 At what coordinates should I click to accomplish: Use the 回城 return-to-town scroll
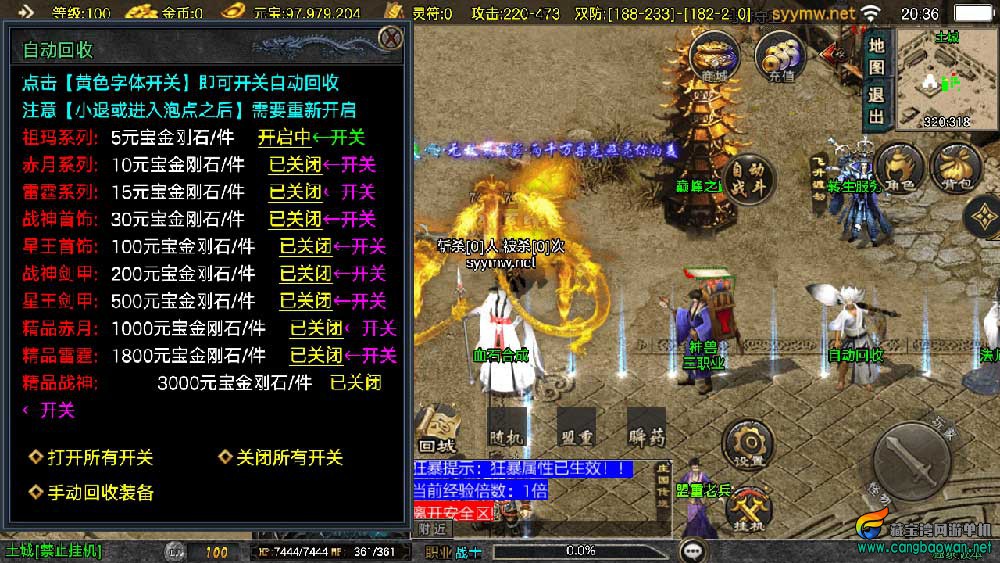point(437,430)
